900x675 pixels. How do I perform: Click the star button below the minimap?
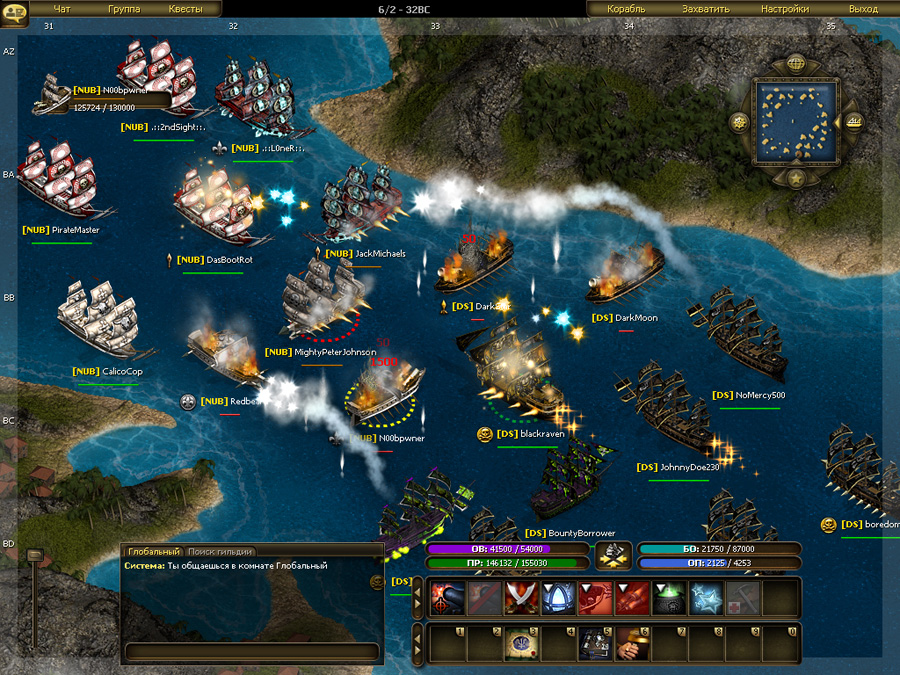tap(796, 178)
